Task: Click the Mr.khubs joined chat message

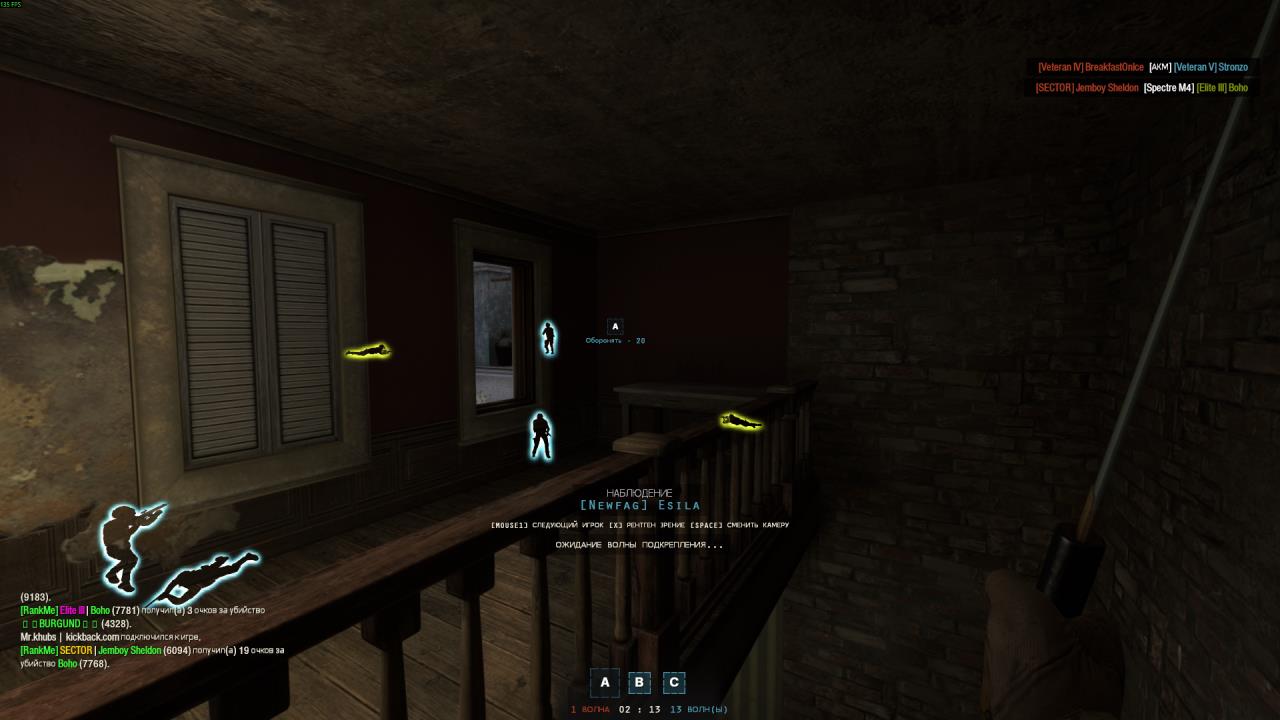Action: [110, 637]
